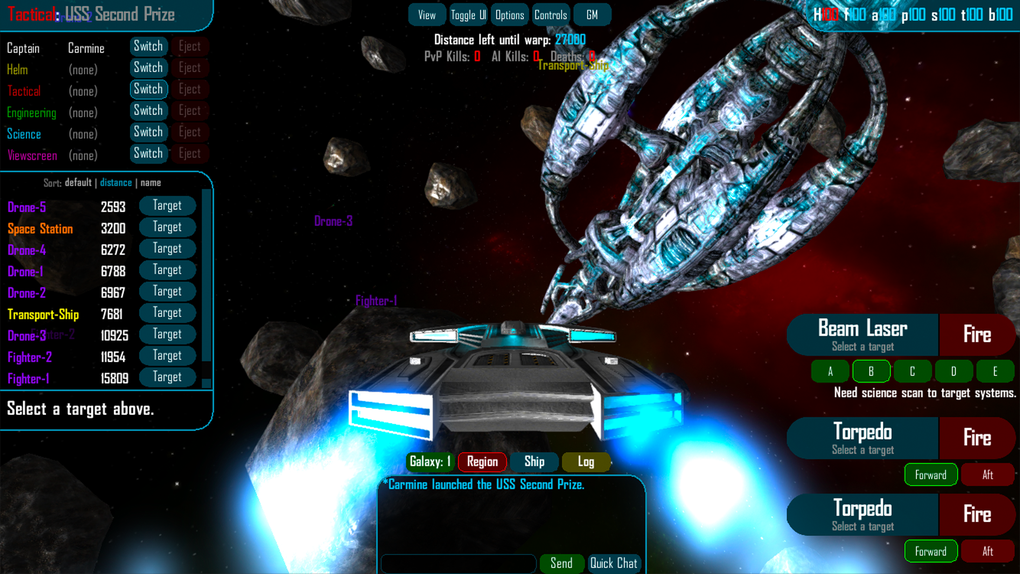
Task: Select beam frequency B
Action: [x=871, y=371]
